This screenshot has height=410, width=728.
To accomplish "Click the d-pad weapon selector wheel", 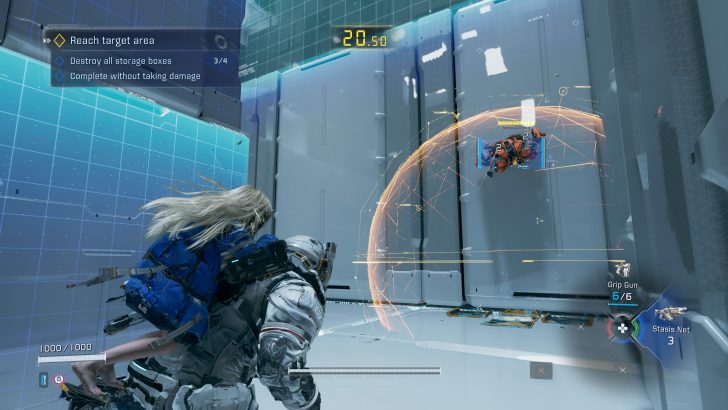I will [x=622, y=327].
